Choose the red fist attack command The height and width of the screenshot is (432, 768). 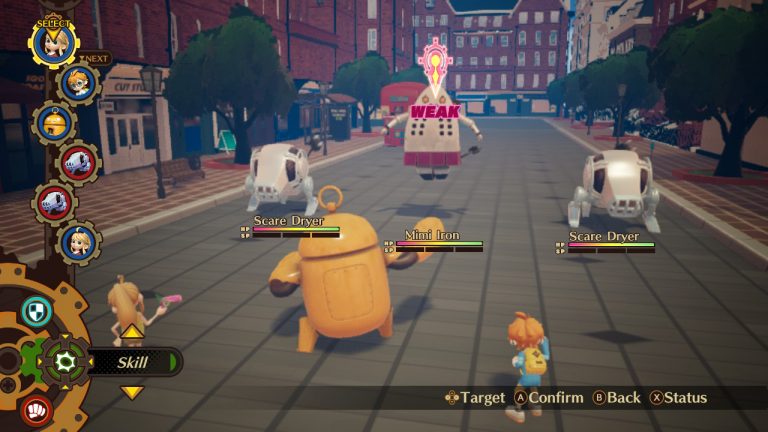pyautogui.click(x=36, y=408)
